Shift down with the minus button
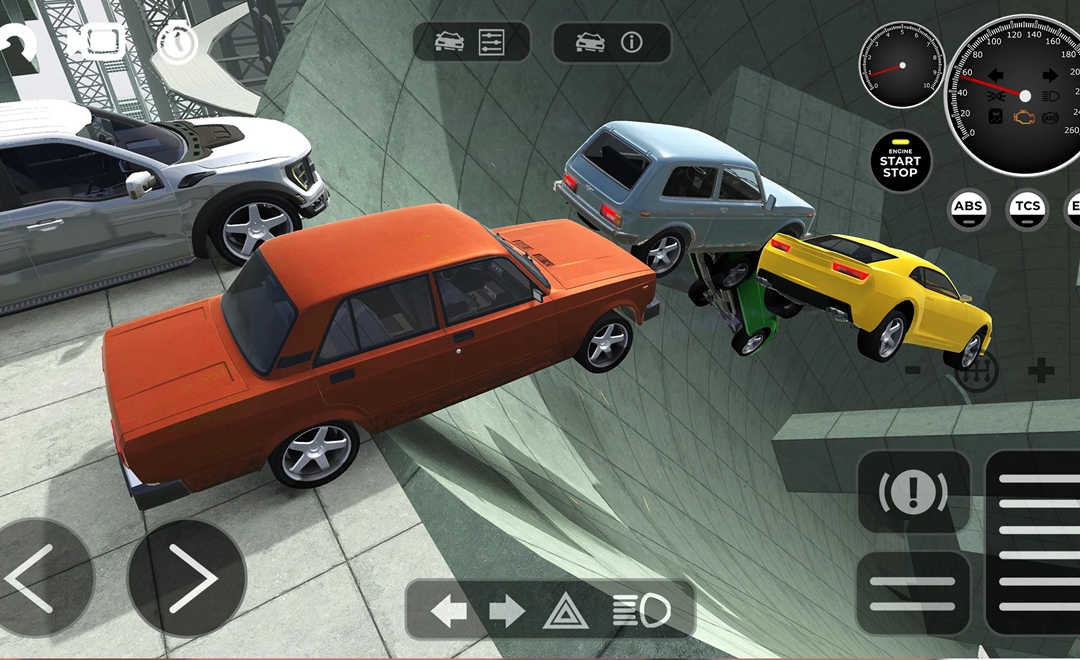The image size is (1080, 660). point(913,370)
